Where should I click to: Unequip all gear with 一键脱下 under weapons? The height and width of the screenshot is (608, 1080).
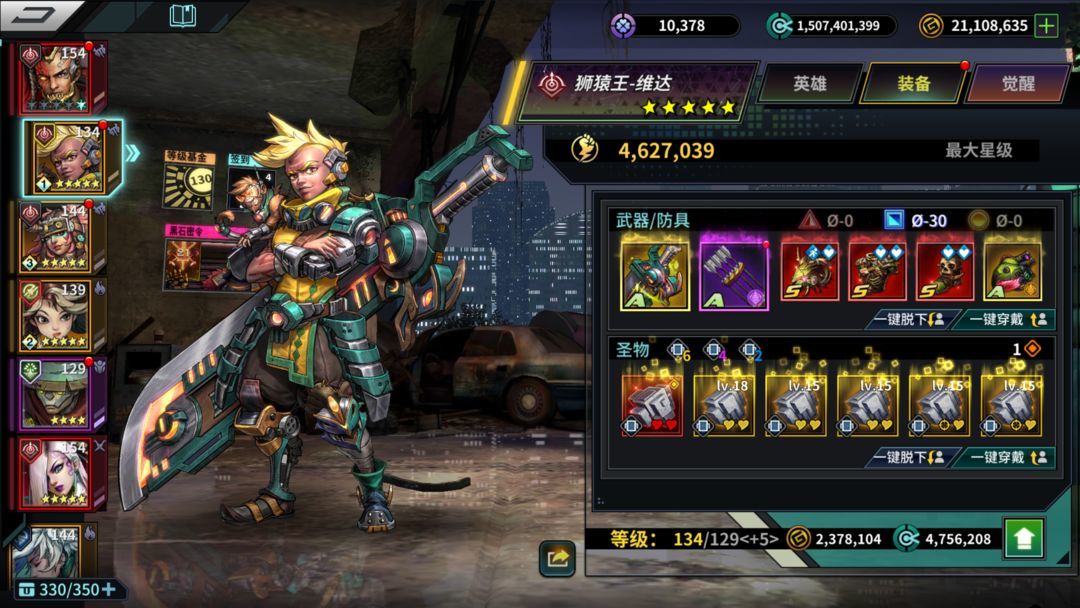[908, 320]
